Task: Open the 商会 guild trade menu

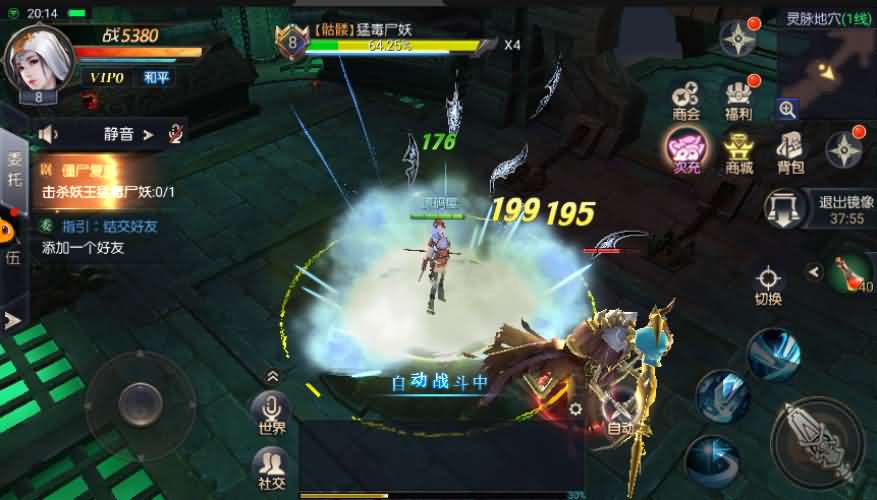Action: (x=686, y=98)
